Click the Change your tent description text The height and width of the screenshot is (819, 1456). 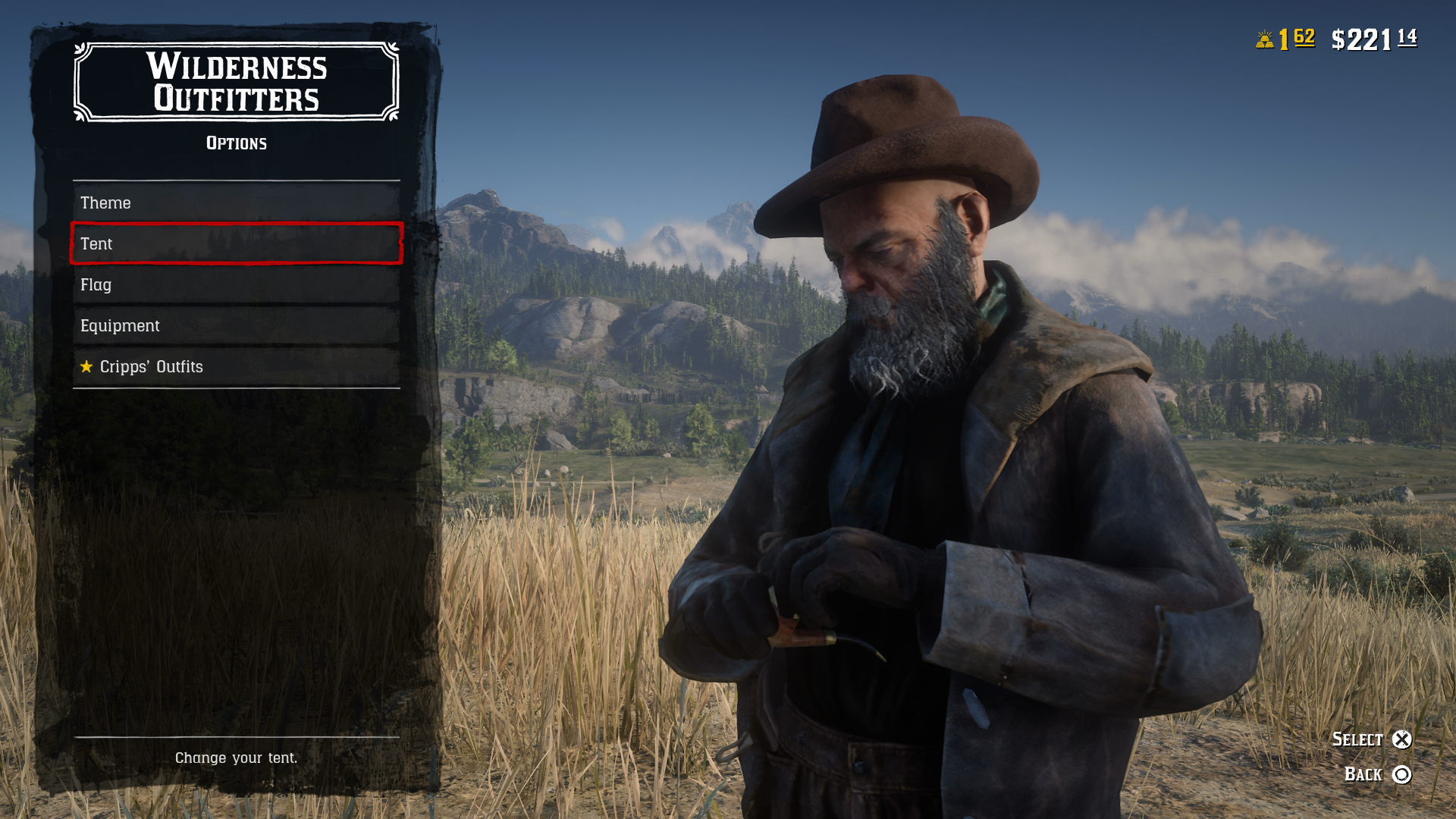coord(236,757)
